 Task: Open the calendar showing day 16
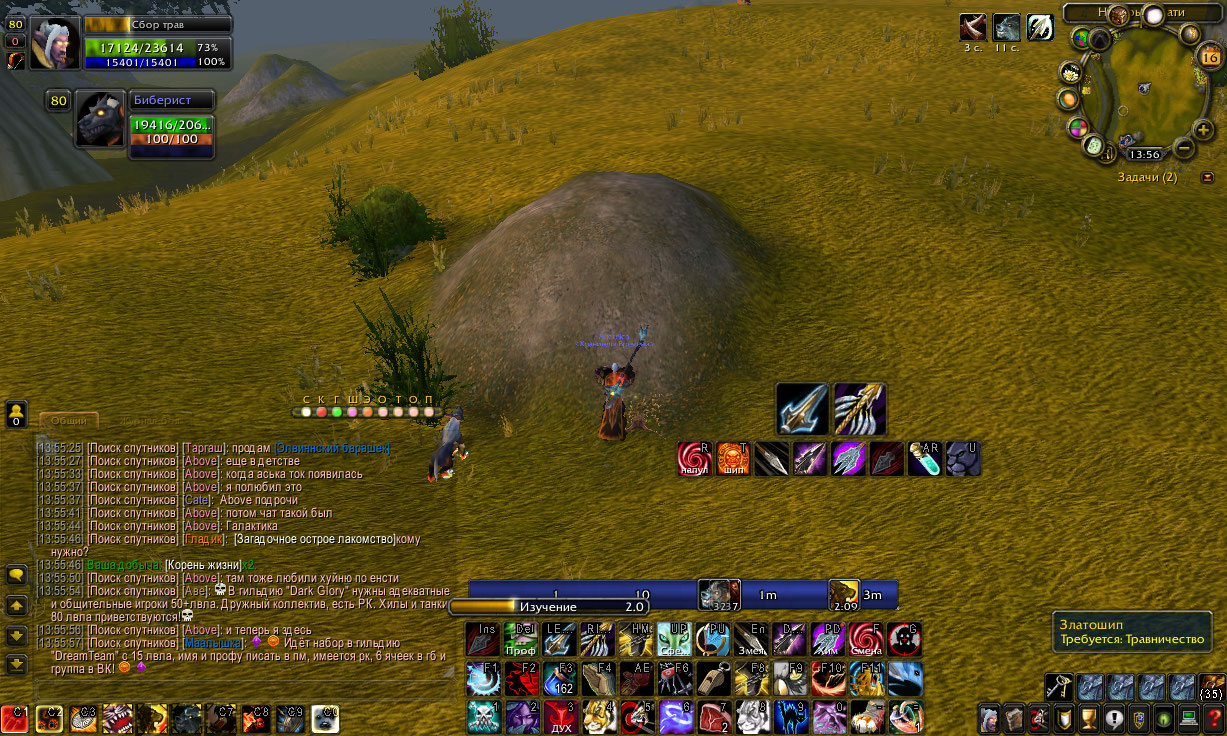pyautogui.click(x=1209, y=58)
